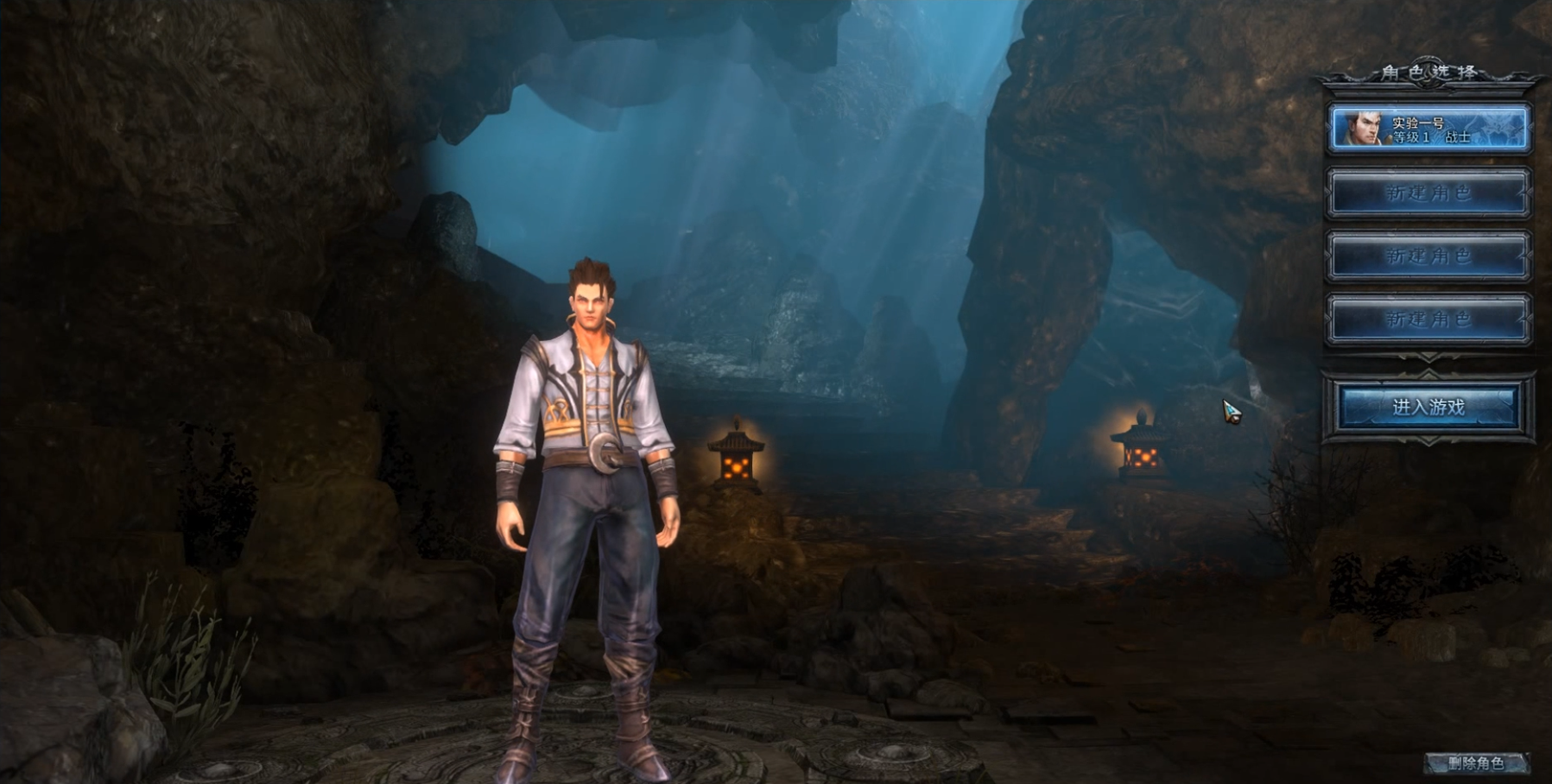The width and height of the screenshot is (1552, 784).
Task: Click the 进入游戏 enter game button
Action: click(x=1428, y=407)
